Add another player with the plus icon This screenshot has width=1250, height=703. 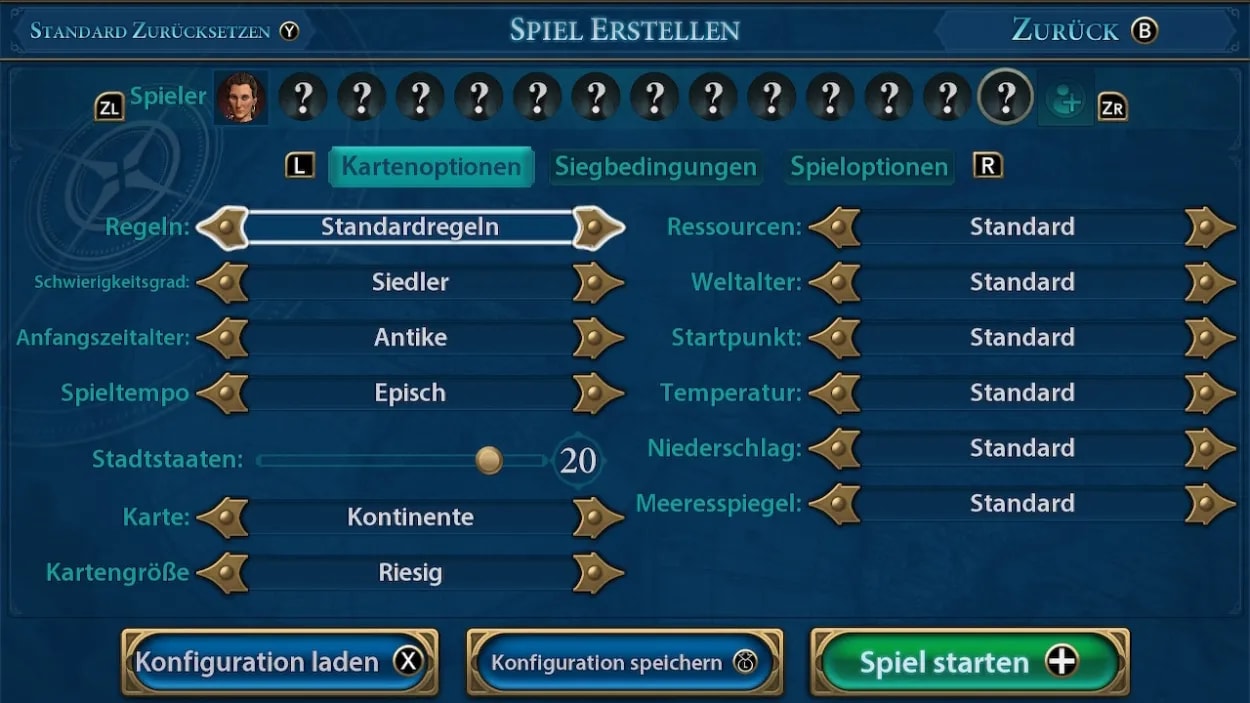pyautogui.click(x=1065, y=99)
